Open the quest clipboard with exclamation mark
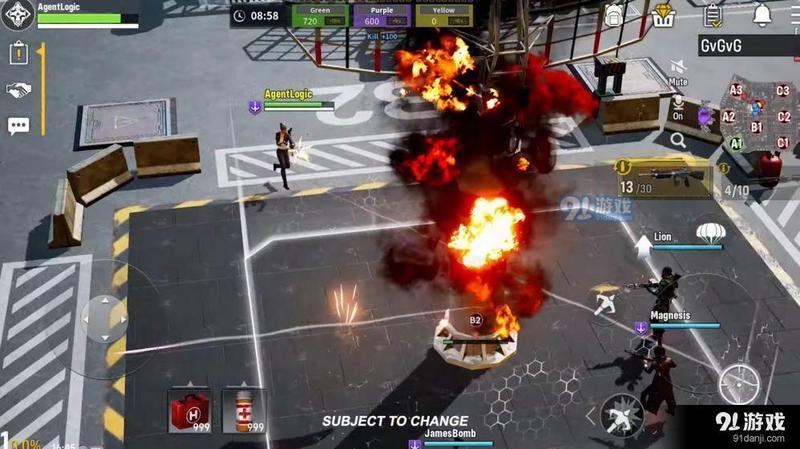The width and height of the screenshot is (800, 449). [x=18, y=55]
